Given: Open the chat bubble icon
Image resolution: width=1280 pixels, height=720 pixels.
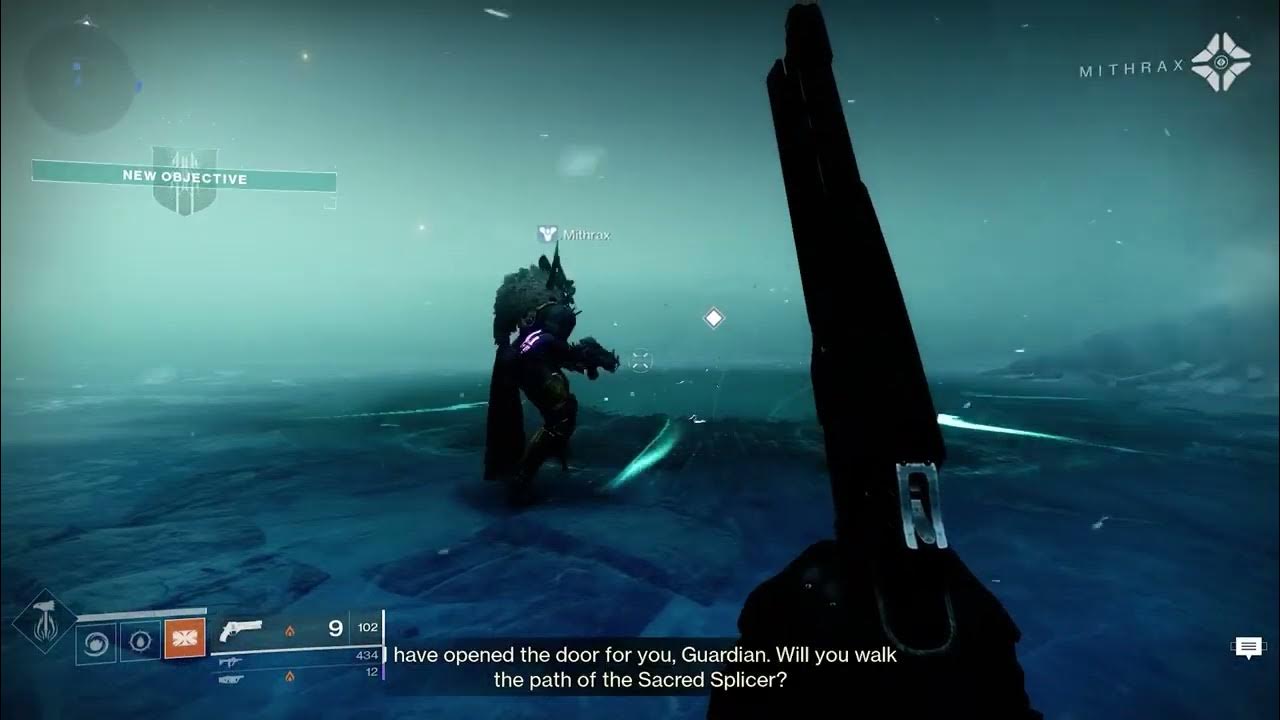Looking at the screenshot, I should click(x=1248, y=648).
